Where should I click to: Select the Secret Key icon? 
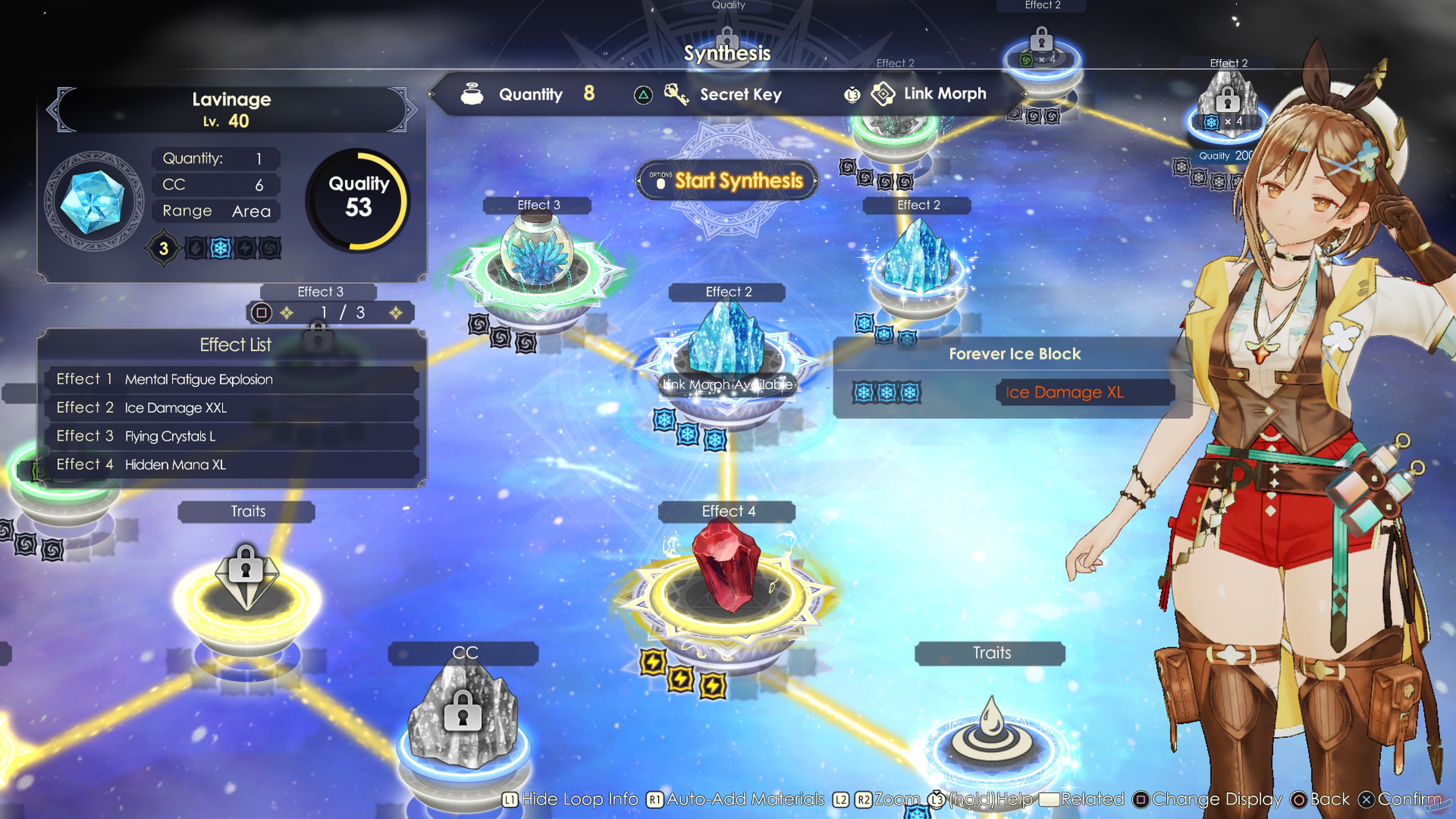[676, 94]
